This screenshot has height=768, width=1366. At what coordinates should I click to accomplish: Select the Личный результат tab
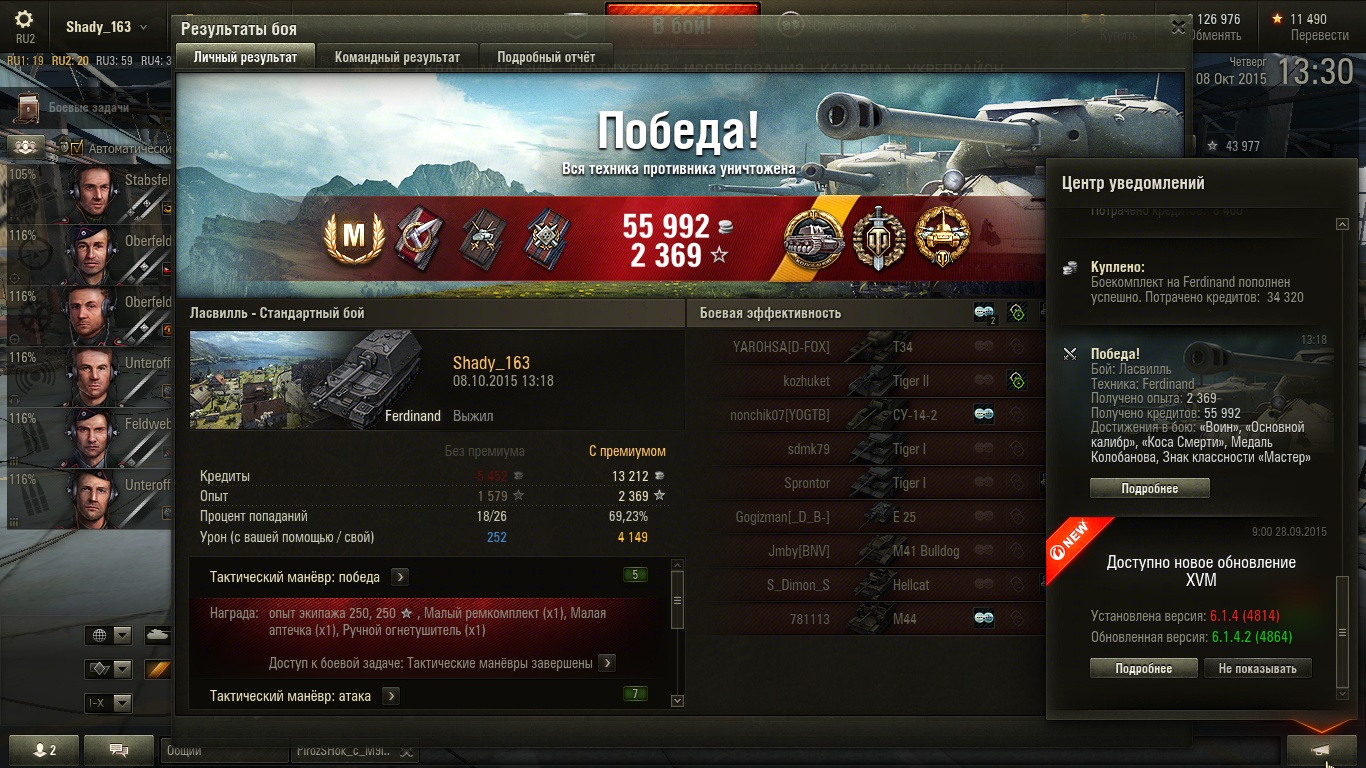click(245, 57)
